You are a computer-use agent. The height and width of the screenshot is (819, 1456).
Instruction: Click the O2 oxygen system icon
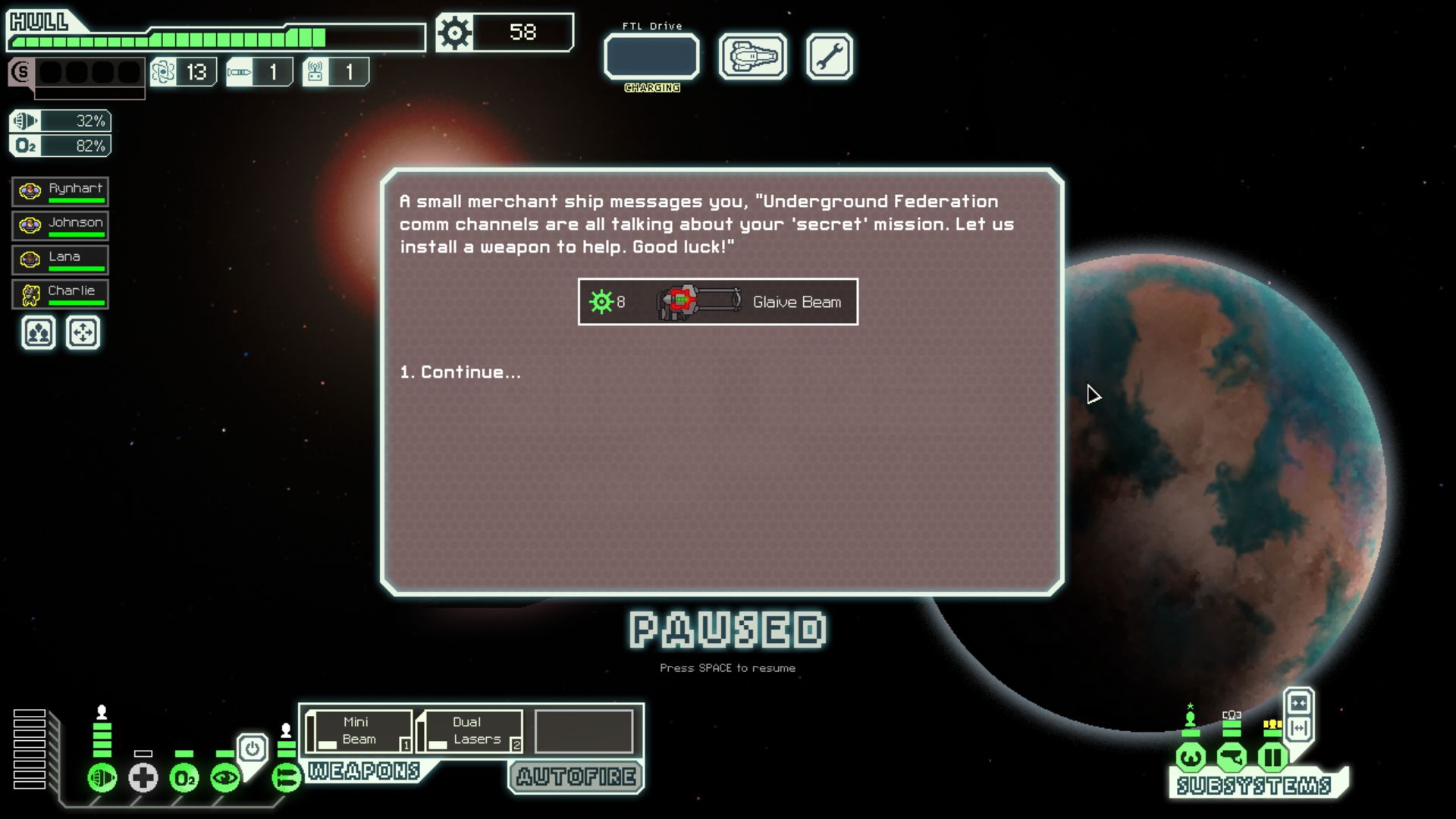pos(185,777)
